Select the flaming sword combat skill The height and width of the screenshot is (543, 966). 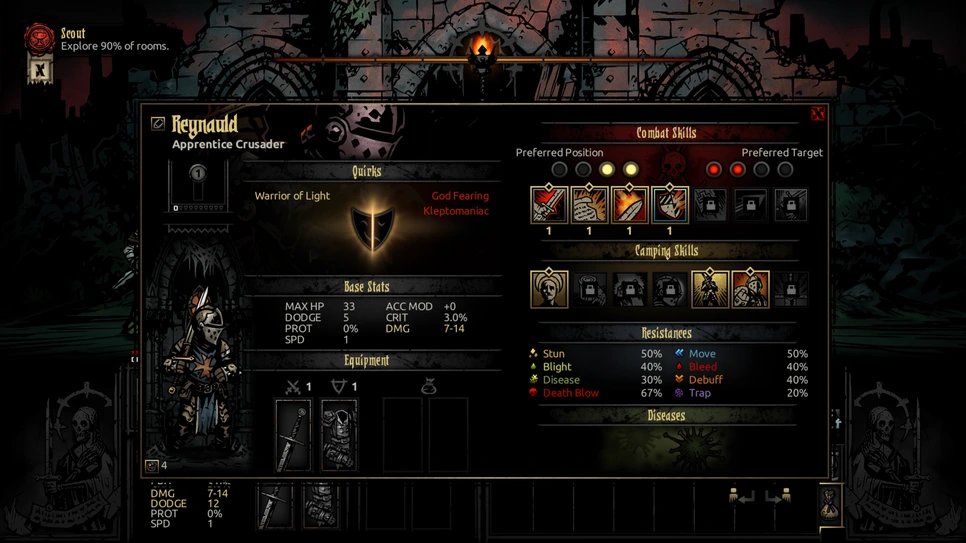(x=629, y=205)
